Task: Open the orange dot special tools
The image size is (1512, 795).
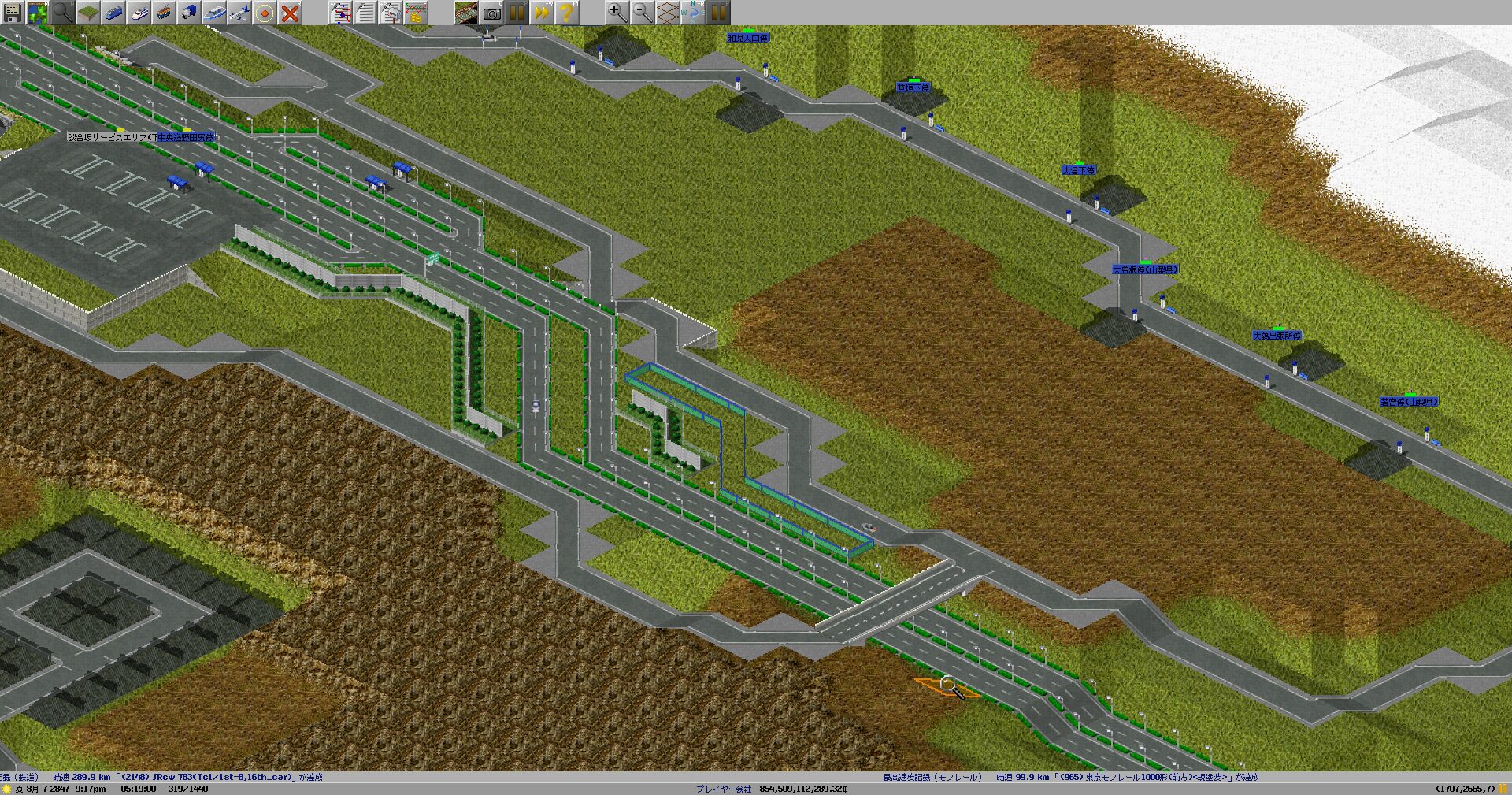Action: click(265, 13)
